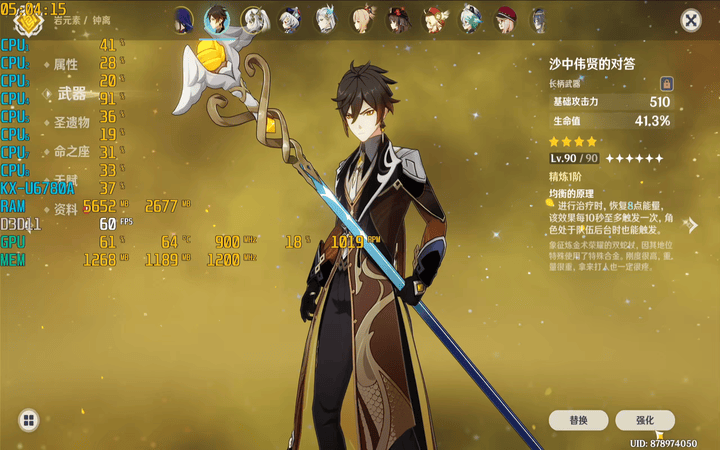Viewport: 720px width, 450px height.
Task: Show the 命之座 (Constellation) tab
Action: tap(71, 151)
